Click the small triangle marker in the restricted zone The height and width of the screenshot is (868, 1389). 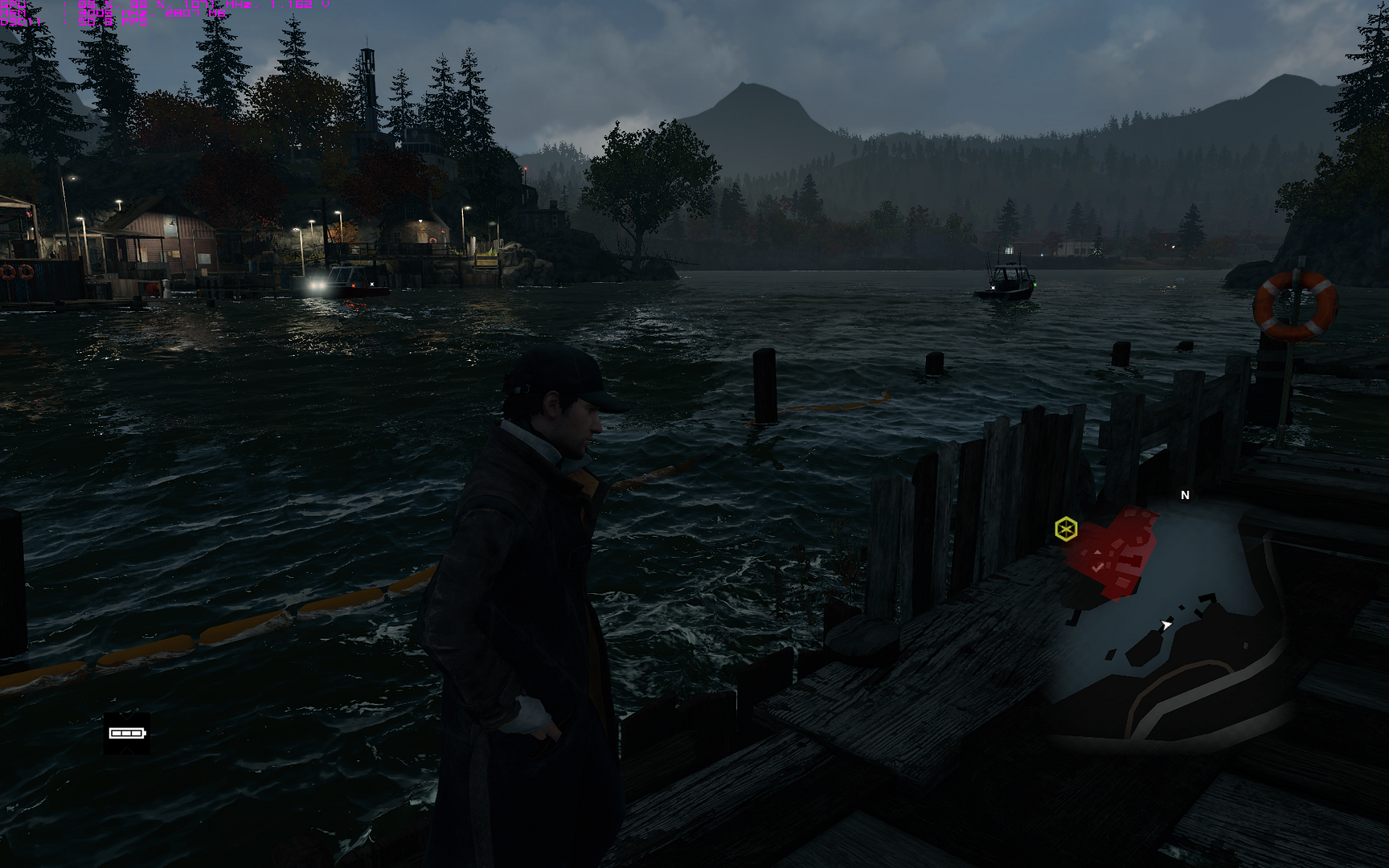[x=1098, y=552]
